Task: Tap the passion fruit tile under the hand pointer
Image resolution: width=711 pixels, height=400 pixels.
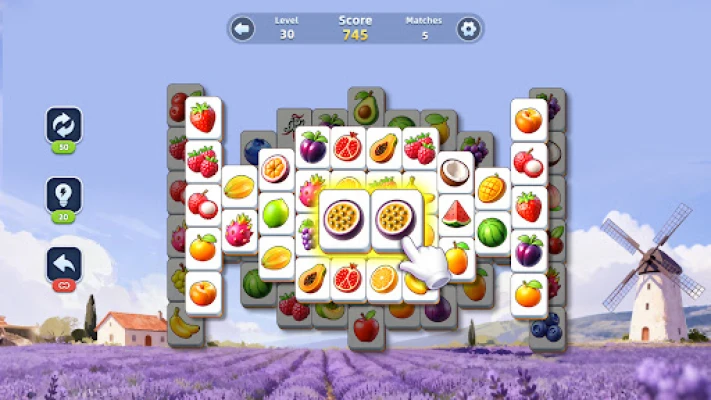Action: tap(391, 216)
